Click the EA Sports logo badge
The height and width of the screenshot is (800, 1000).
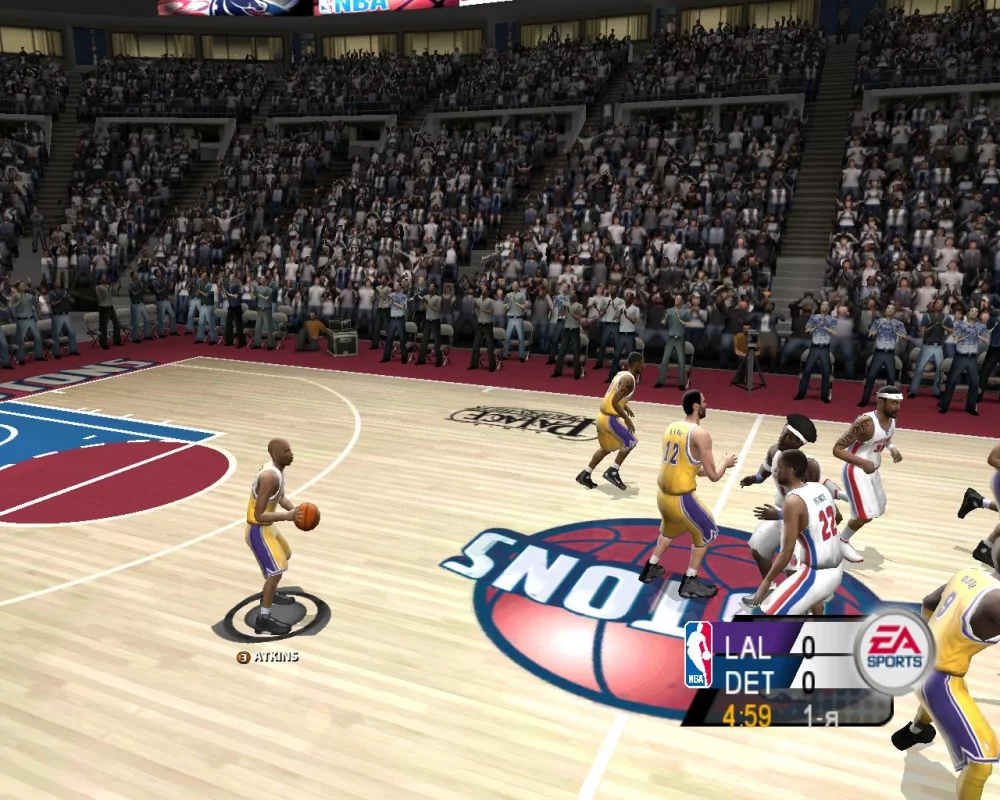(893, 651)
